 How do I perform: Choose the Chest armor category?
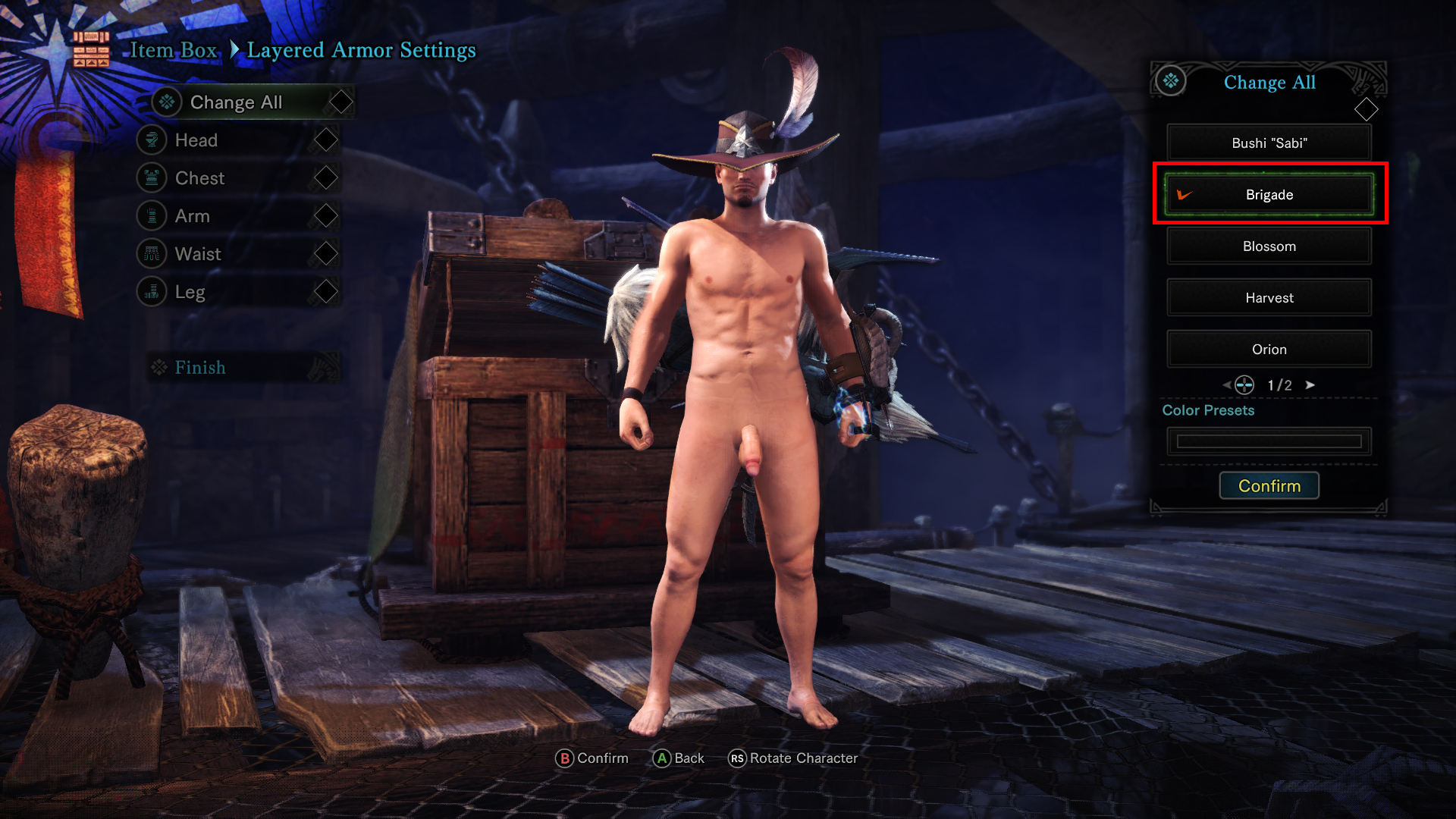tap(199, 178)
